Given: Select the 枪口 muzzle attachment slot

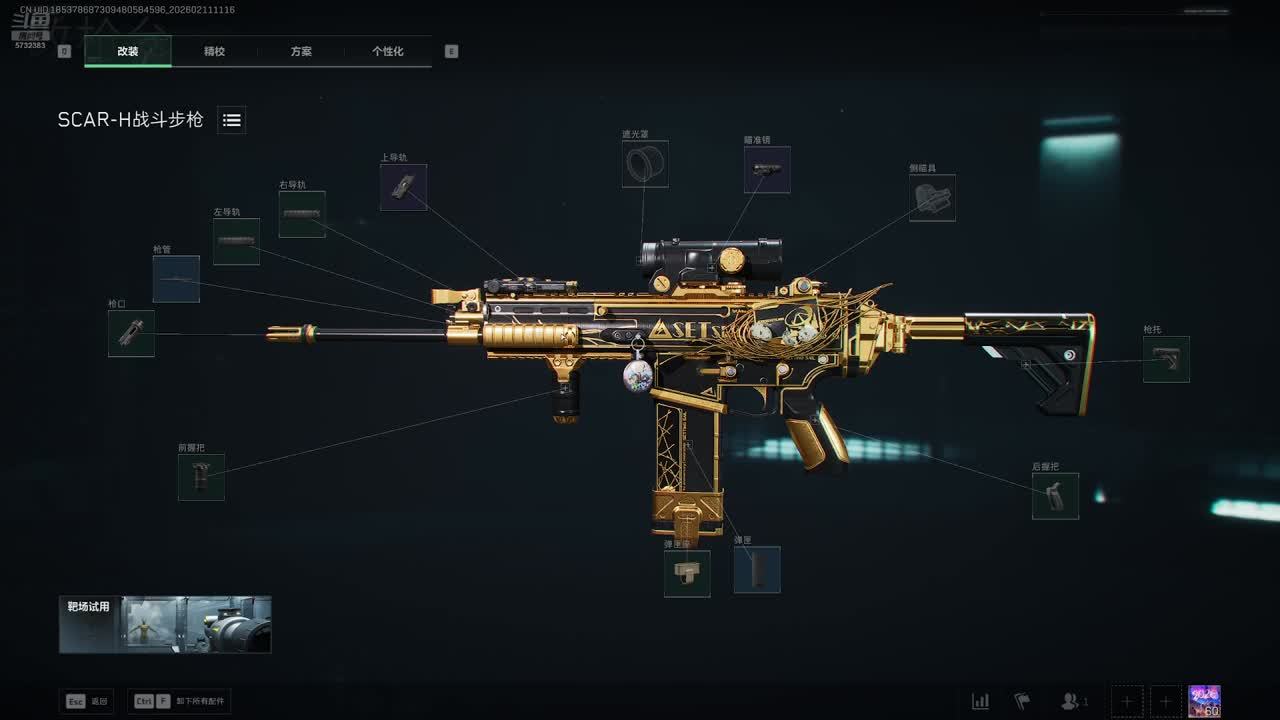Looking at the screenshot, I should 131,333.
